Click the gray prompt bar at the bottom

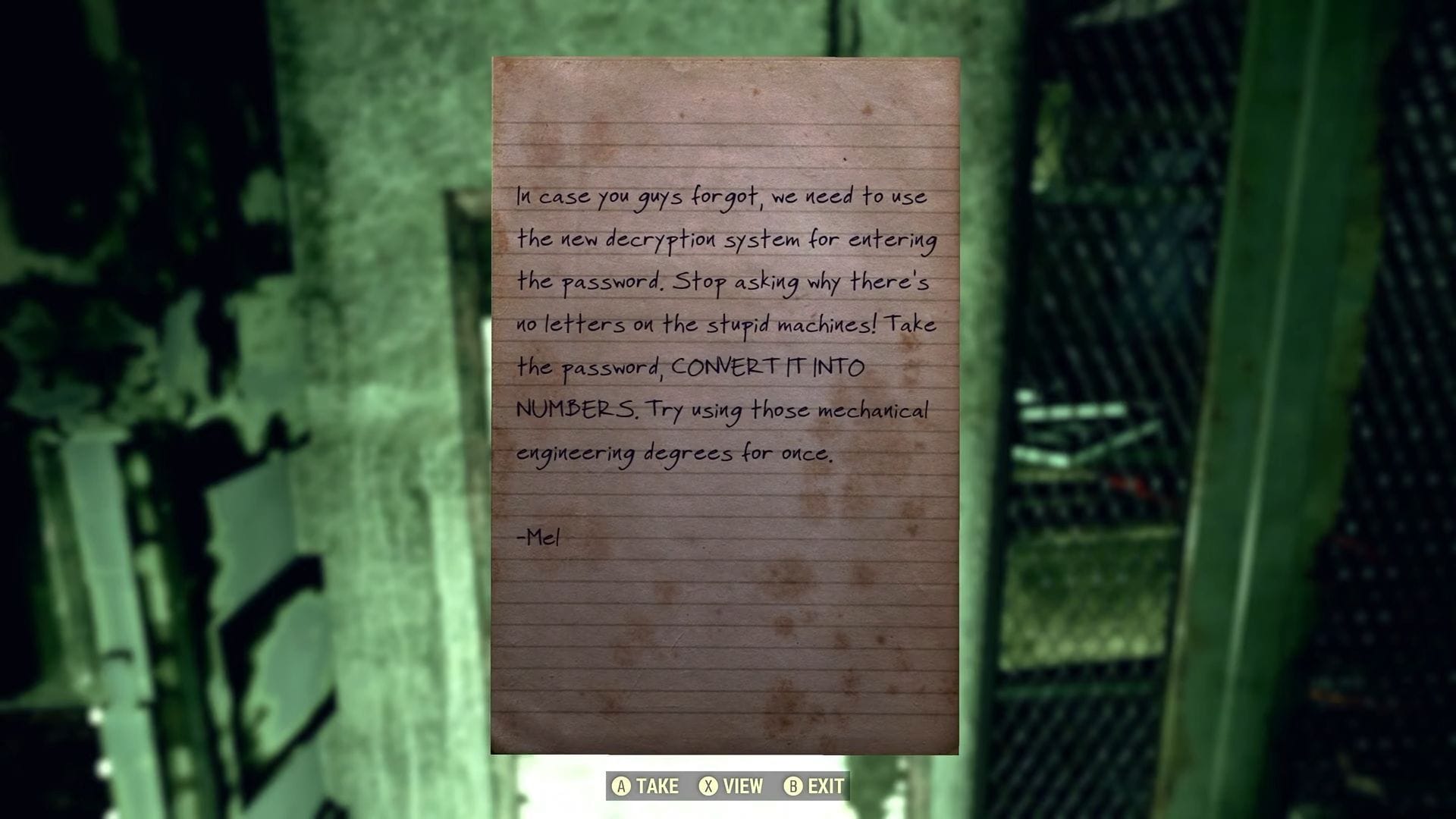click(726, 786)
